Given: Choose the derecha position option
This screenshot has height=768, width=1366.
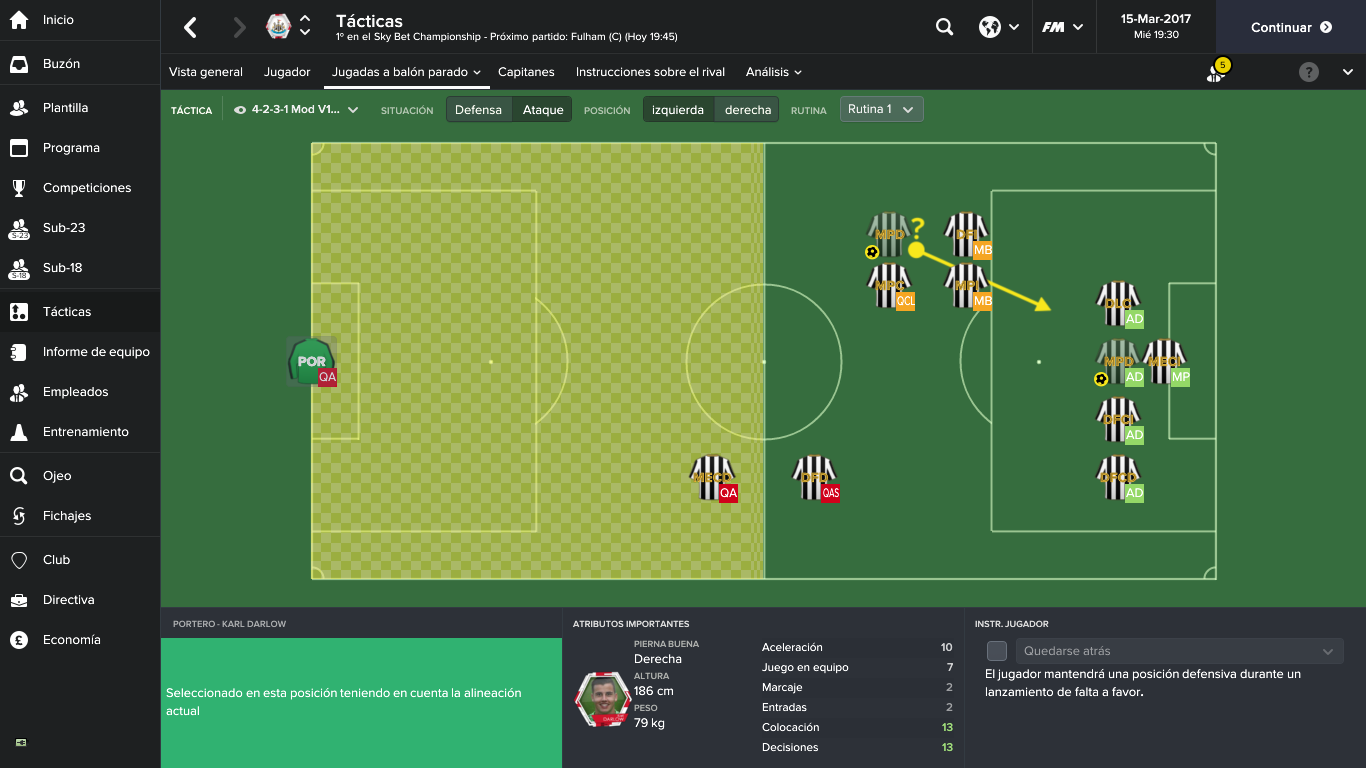Looking at the screenshot, I should coord(748,110).
